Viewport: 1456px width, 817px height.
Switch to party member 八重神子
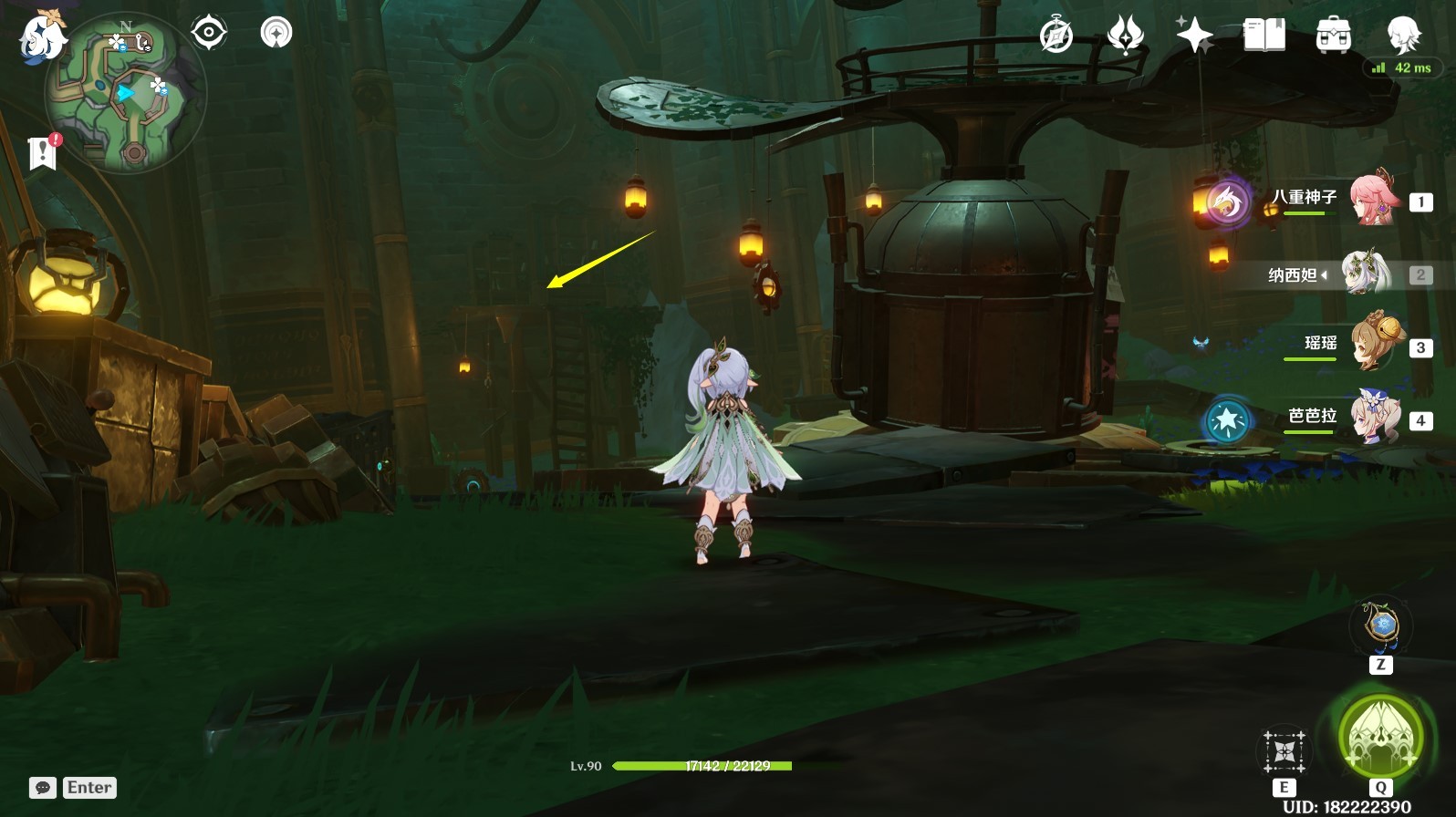pyautogui.click(x=1374, y=199)
